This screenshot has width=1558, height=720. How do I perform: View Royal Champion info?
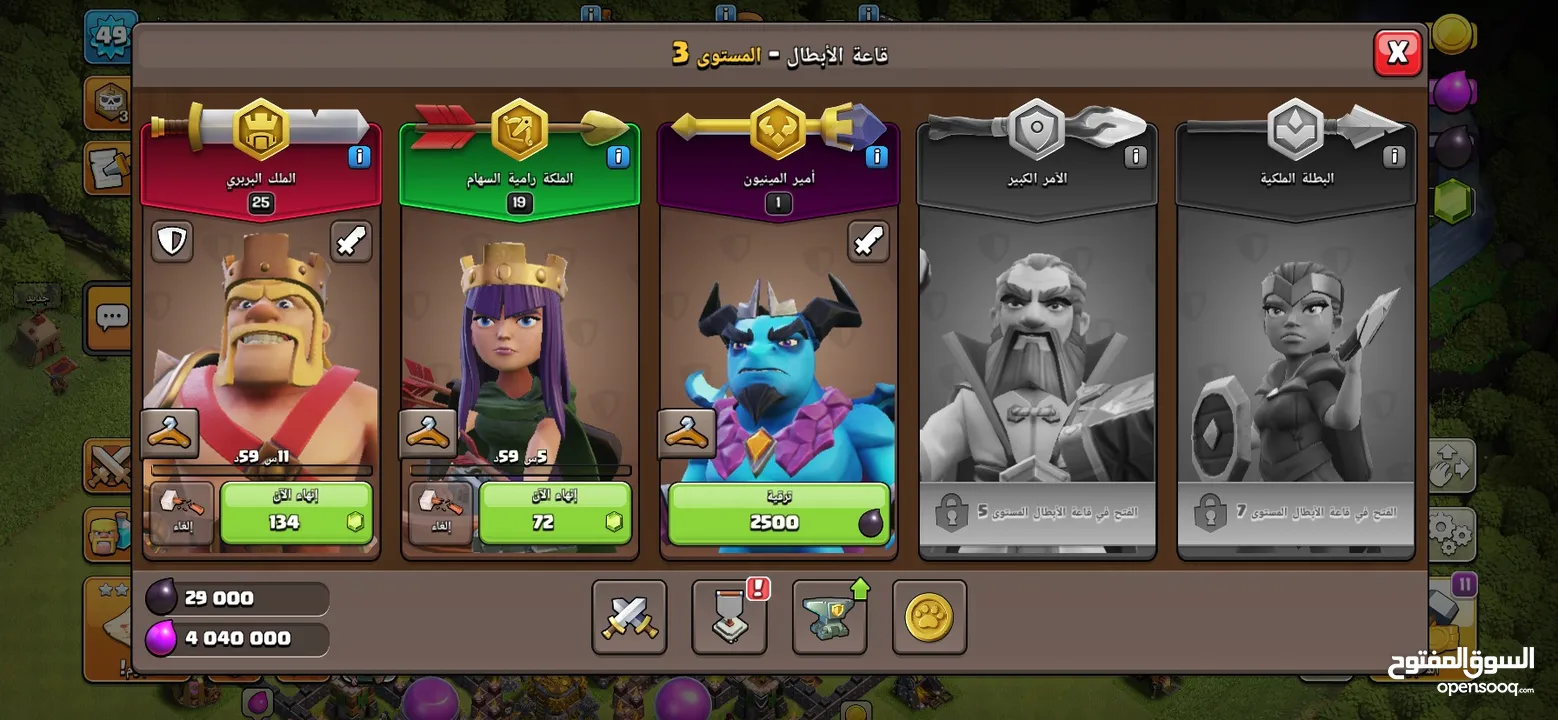coord(1394,157)
